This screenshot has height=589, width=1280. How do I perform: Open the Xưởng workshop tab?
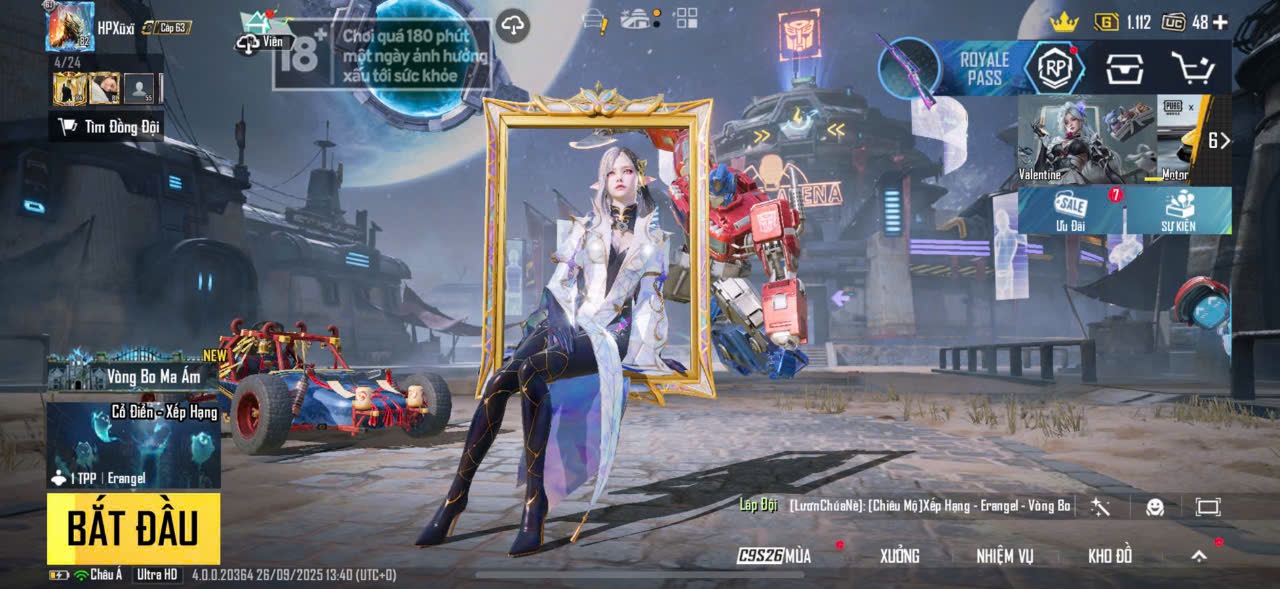click(x=899, y=556)
